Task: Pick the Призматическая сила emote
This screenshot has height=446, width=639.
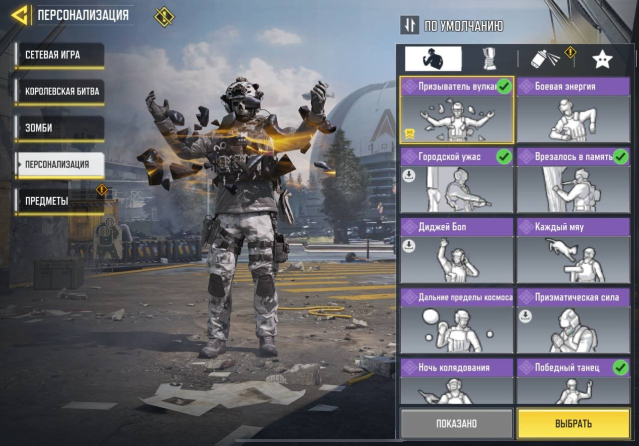Action: click(572, 320)
